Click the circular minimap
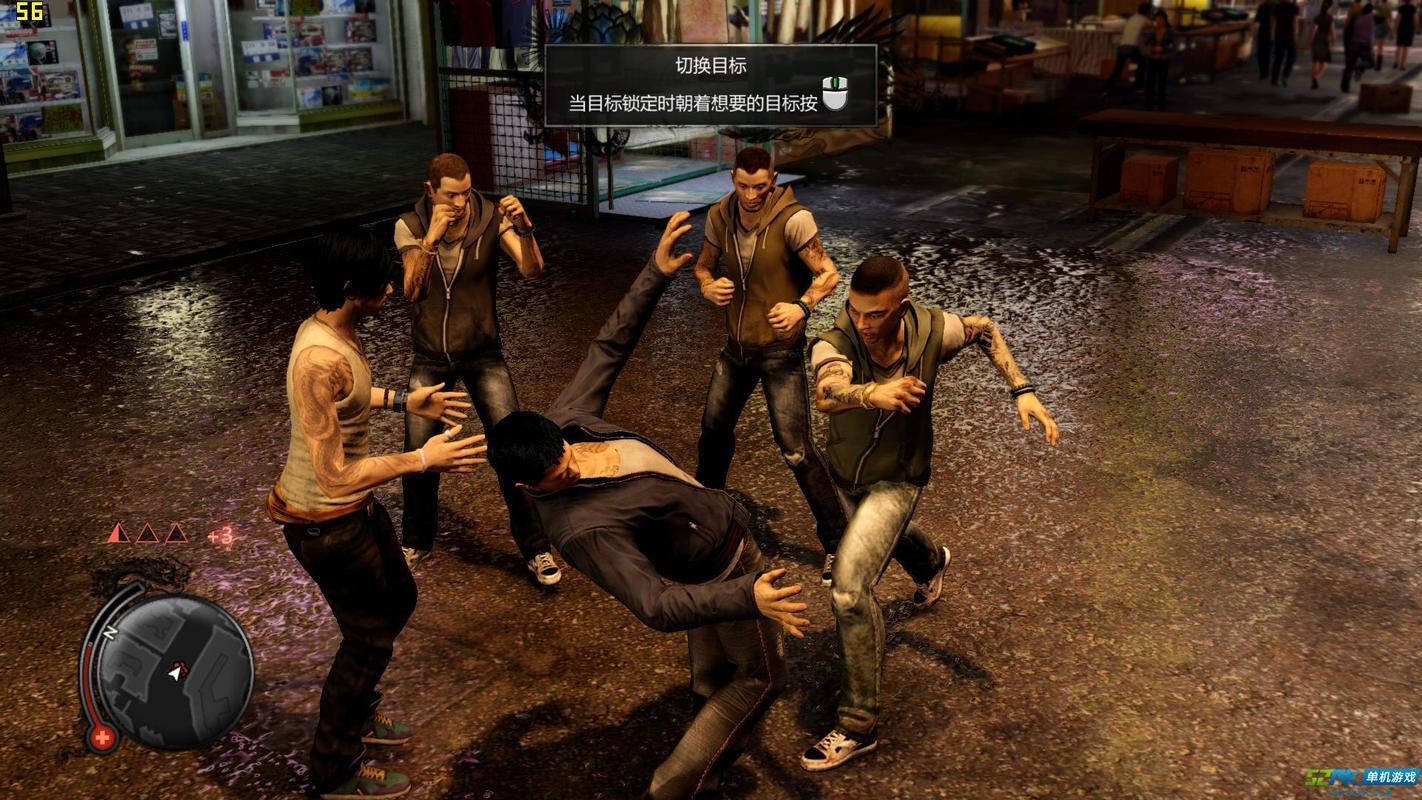This screenshot has height=800, width=1422. (176, 672)
